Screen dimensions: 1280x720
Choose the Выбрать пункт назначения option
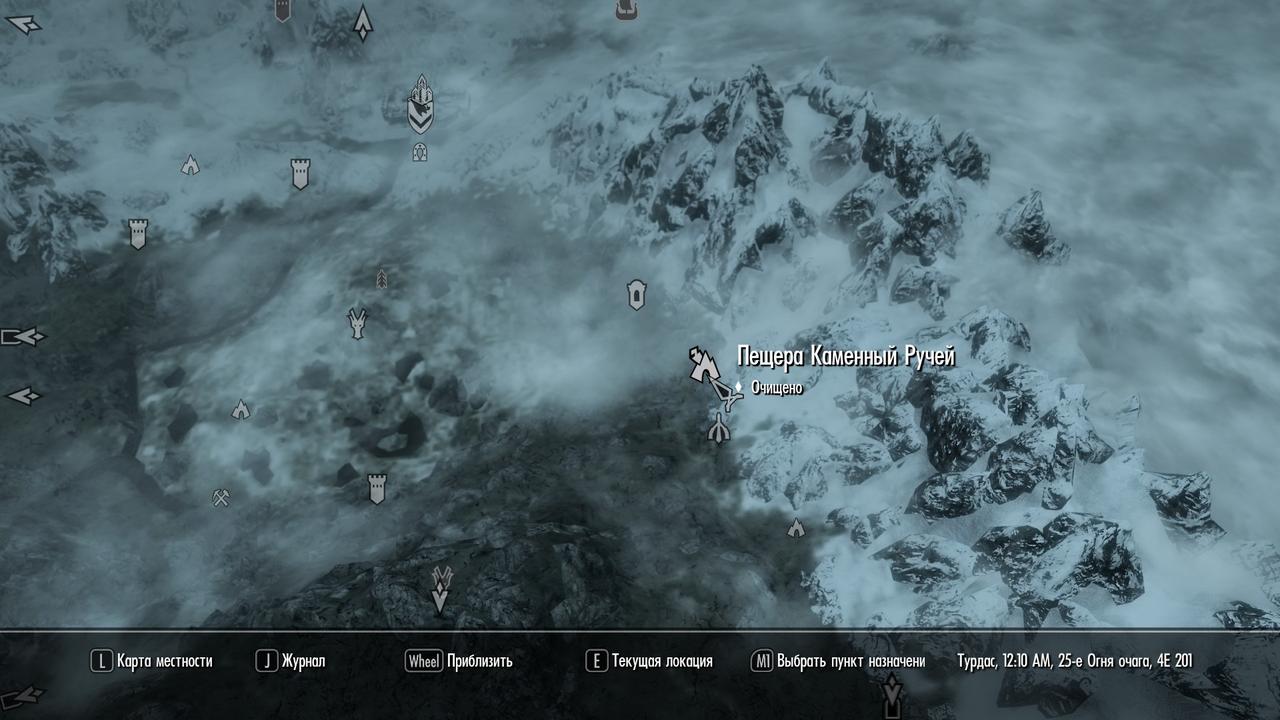click(x=838, y=661)
